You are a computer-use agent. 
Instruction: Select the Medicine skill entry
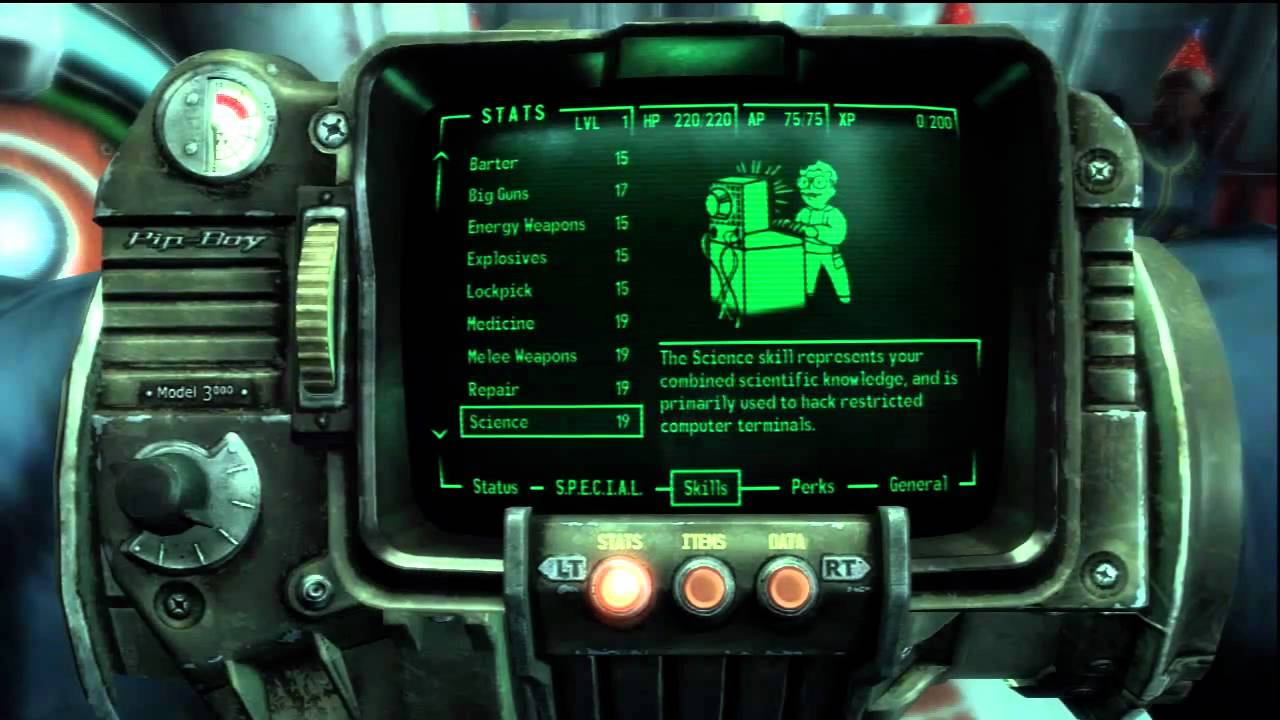coord(500,323)
